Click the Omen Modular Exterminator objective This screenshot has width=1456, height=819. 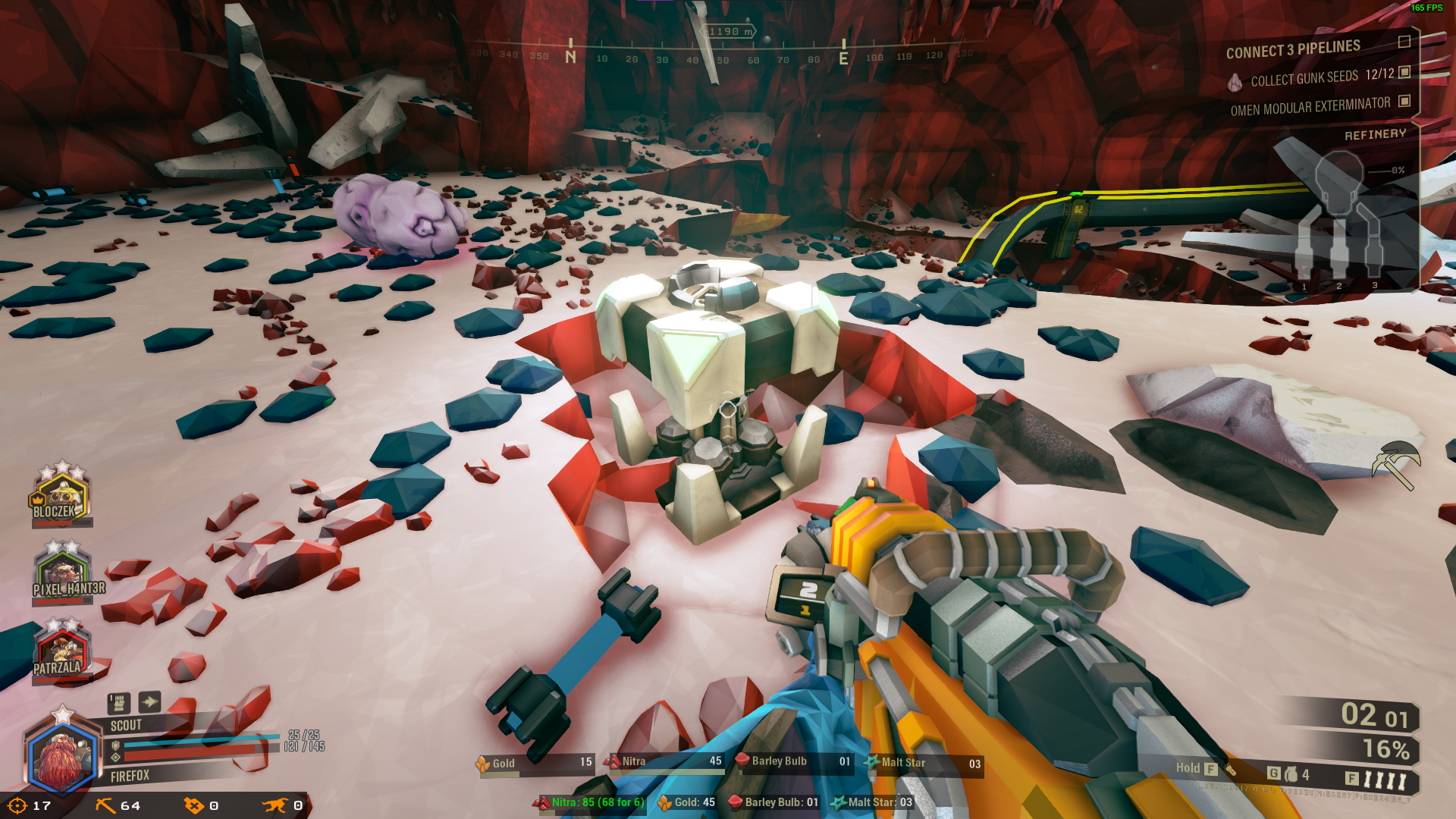pos(1310,106)
